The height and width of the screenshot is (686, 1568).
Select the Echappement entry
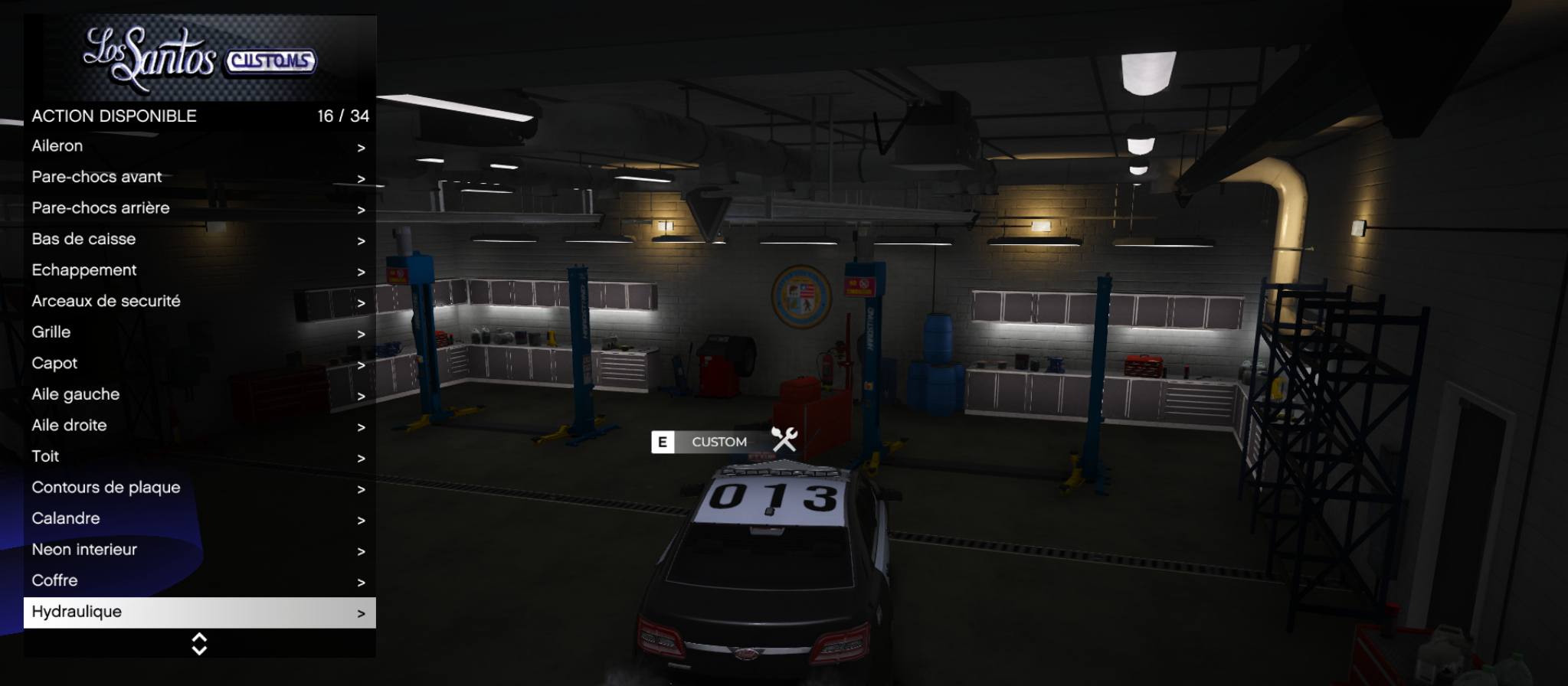(199, 270)
